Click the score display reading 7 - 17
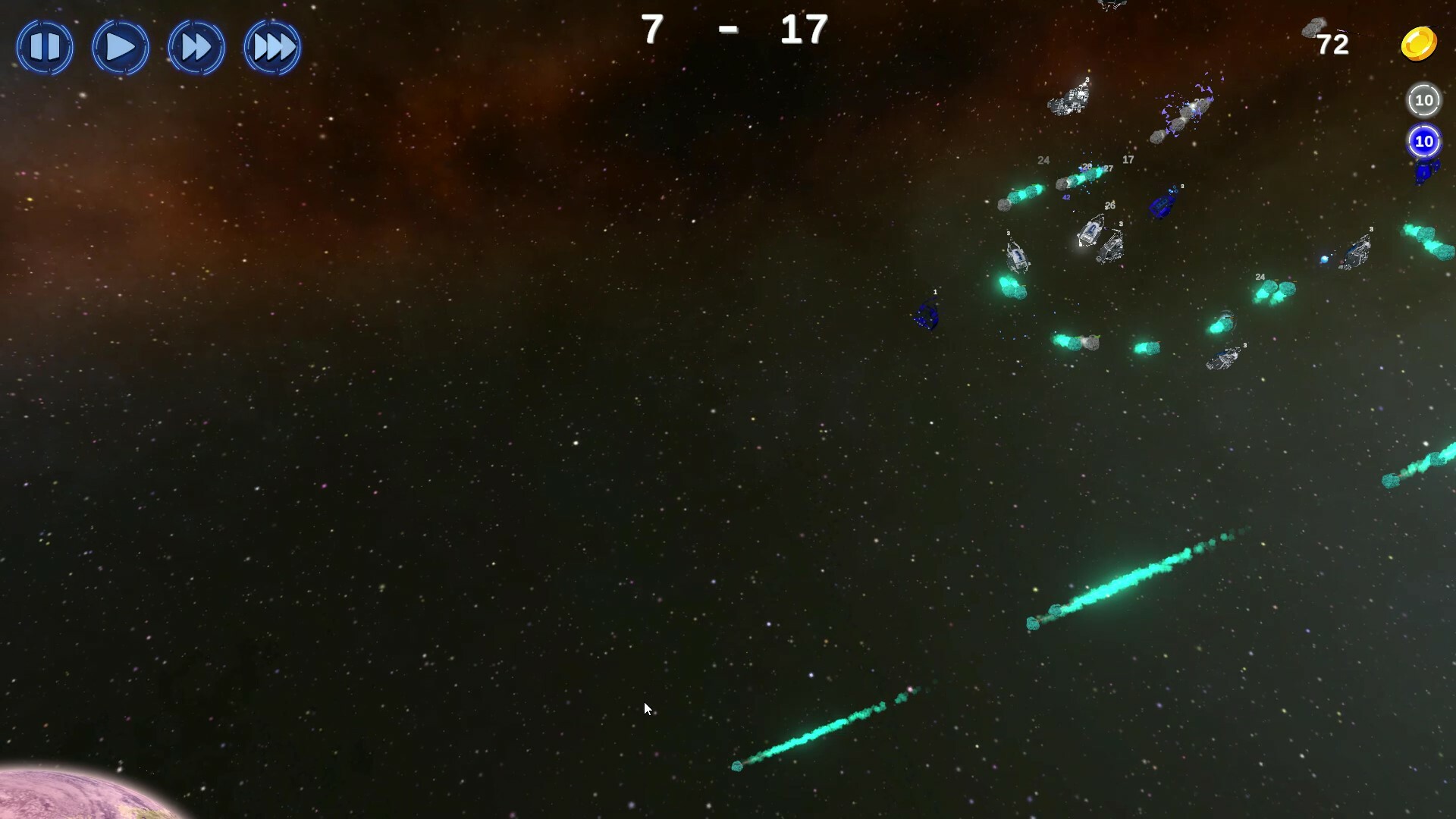This screenshot has height=819, width=1456. point(732,30)
